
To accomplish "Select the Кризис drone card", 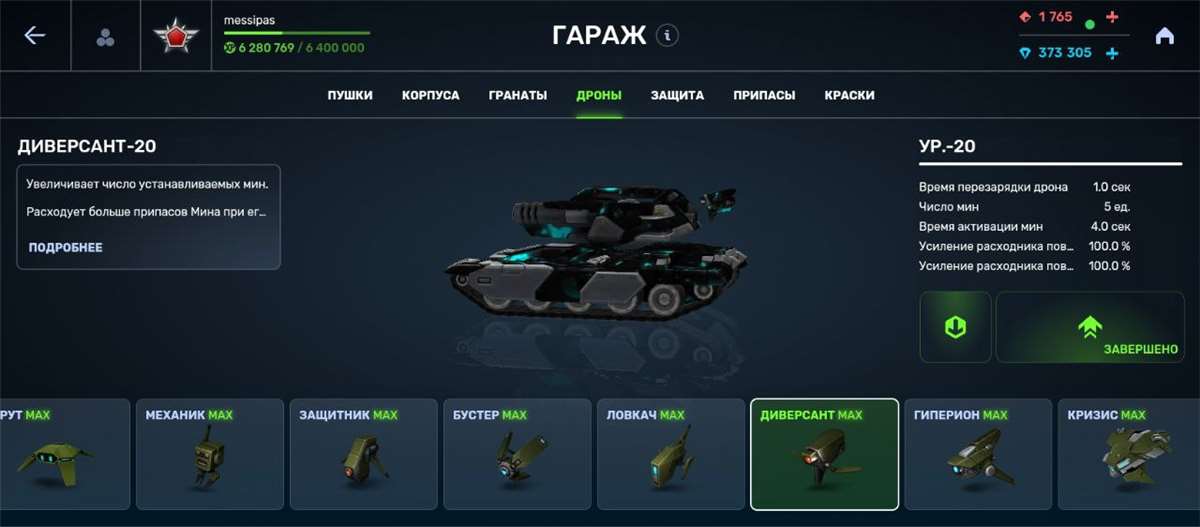I will 1130,453.
